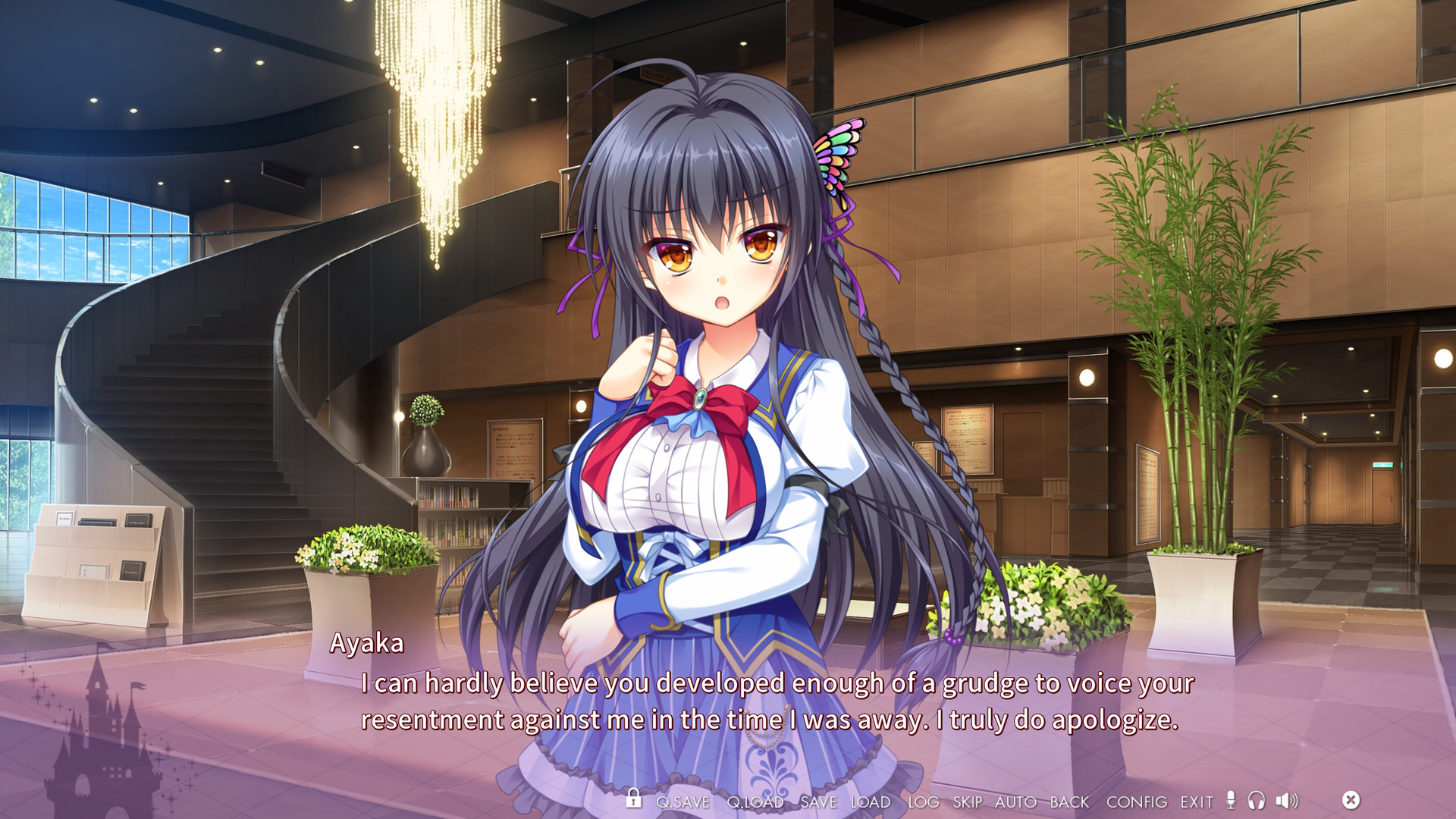Open the LOAD screen
This screenshot has width=1456, height=819.
tap(871, 802)
